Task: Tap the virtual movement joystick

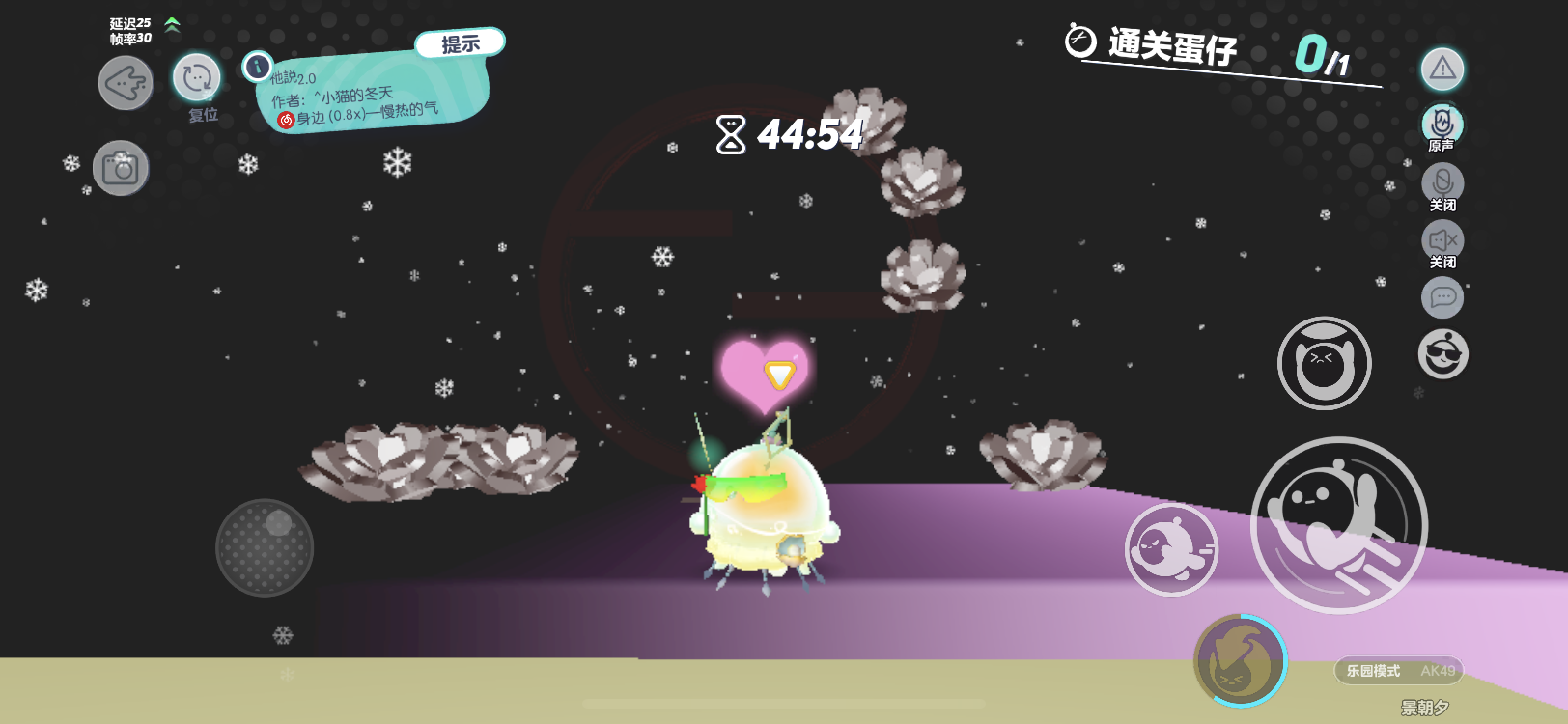Action: point(265,547)
